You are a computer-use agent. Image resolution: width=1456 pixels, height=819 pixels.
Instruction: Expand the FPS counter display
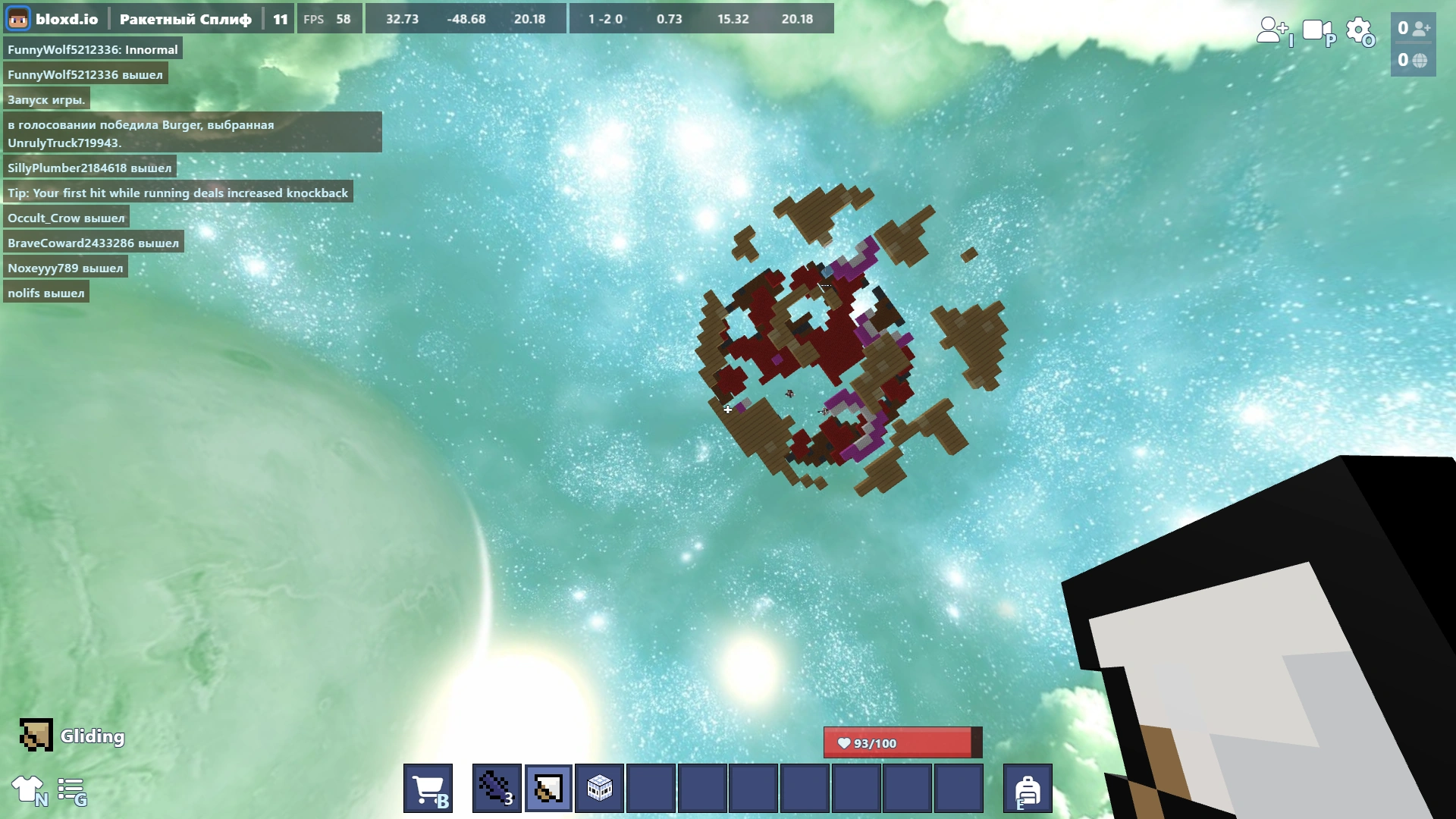(x=329, y=18)
